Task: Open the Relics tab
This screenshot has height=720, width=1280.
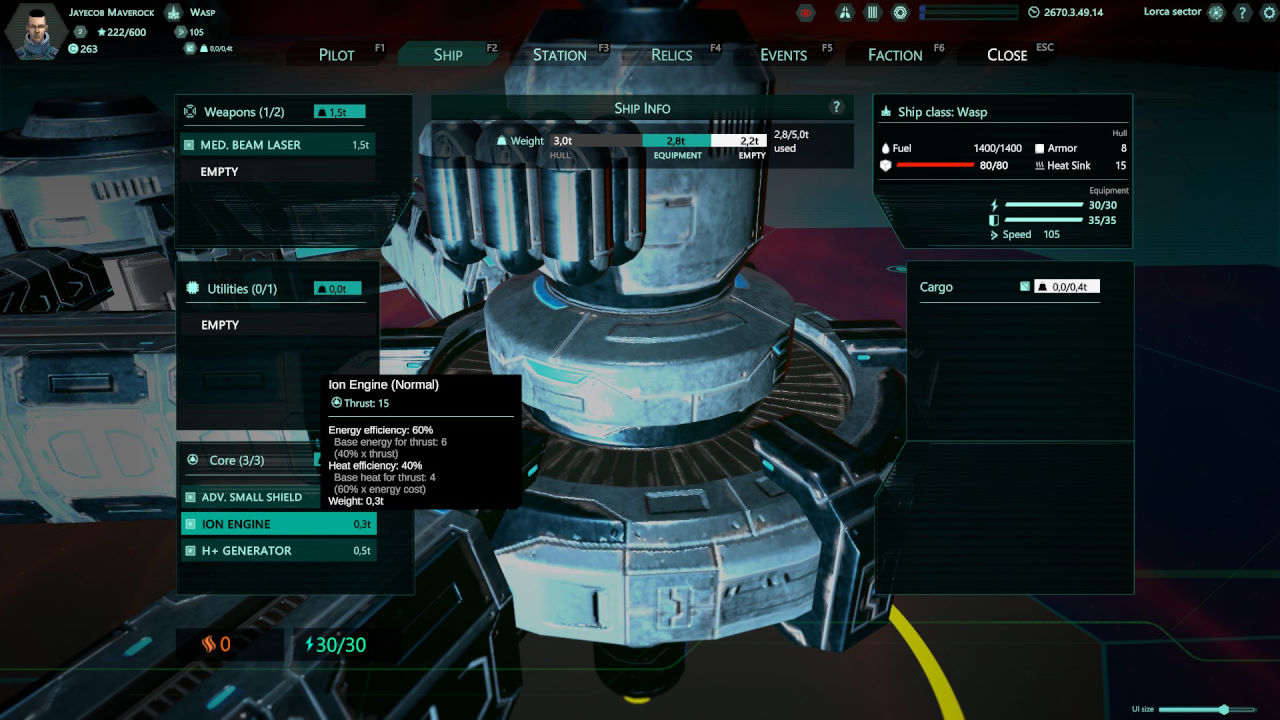Action: (671, 55)
